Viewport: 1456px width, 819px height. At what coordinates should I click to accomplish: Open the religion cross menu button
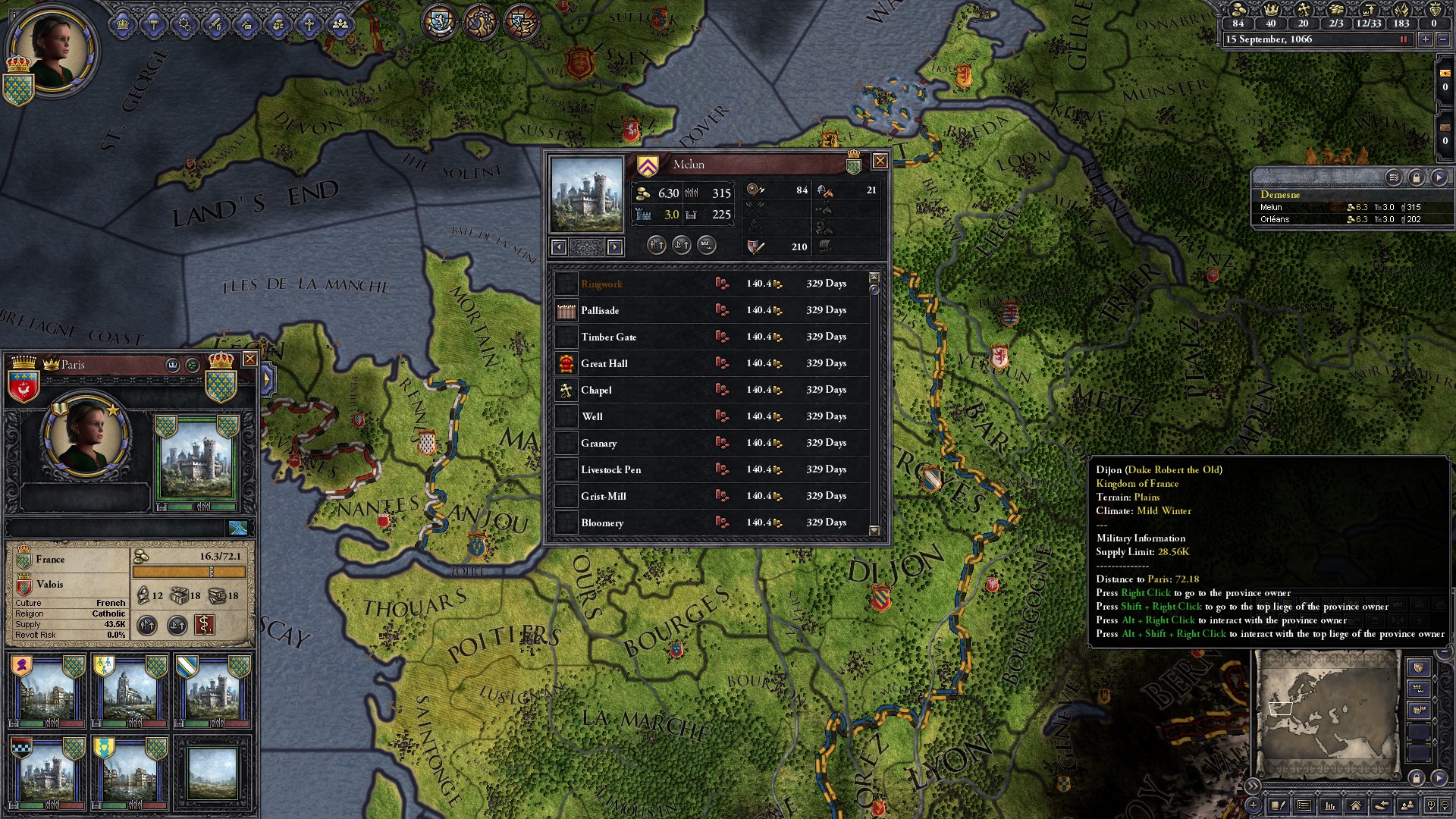tap(309, 24)
